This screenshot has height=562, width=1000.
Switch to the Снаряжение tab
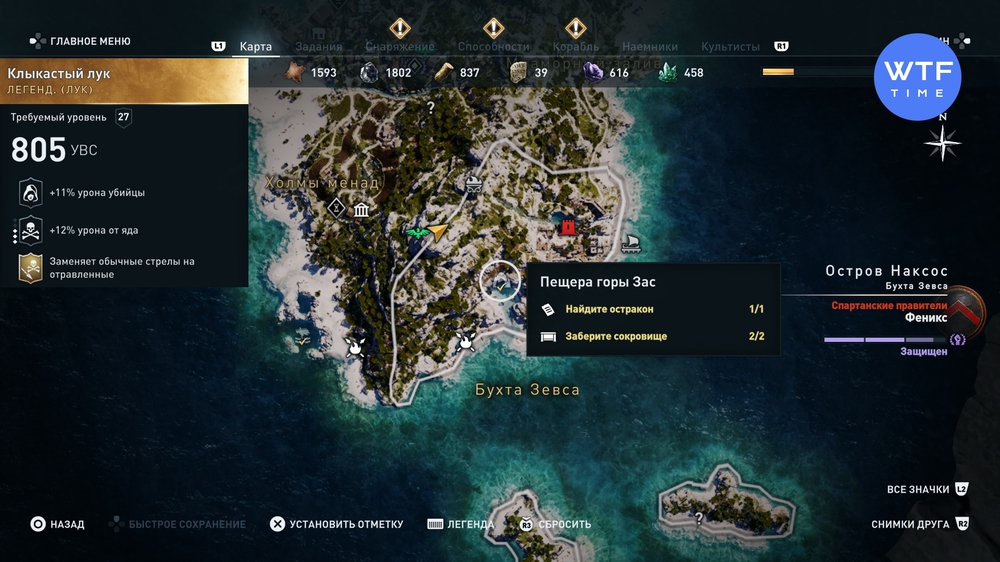(400, 47)
